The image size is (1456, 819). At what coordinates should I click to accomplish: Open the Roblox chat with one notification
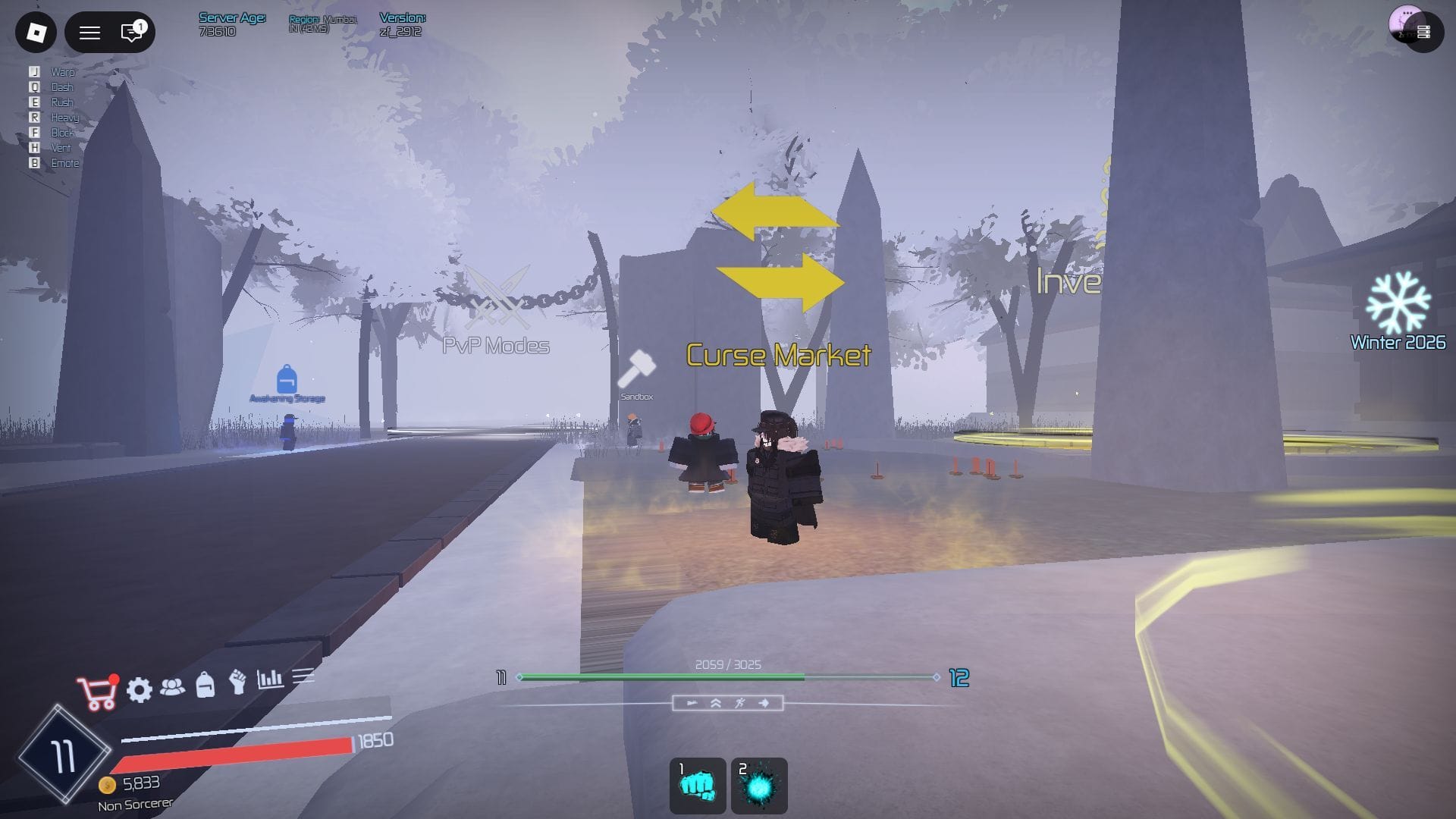(x=132, y=32)
